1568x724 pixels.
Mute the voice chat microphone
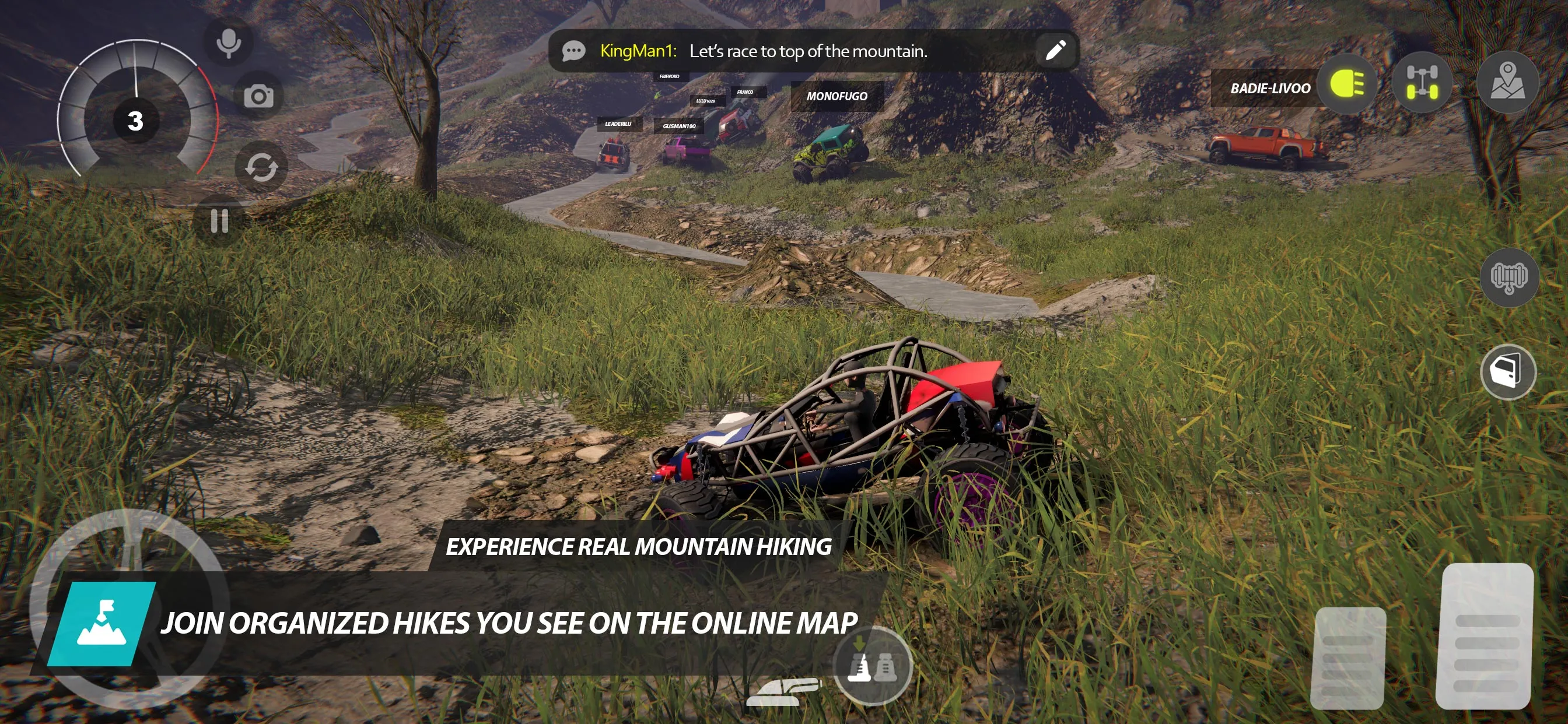point(228,41)
